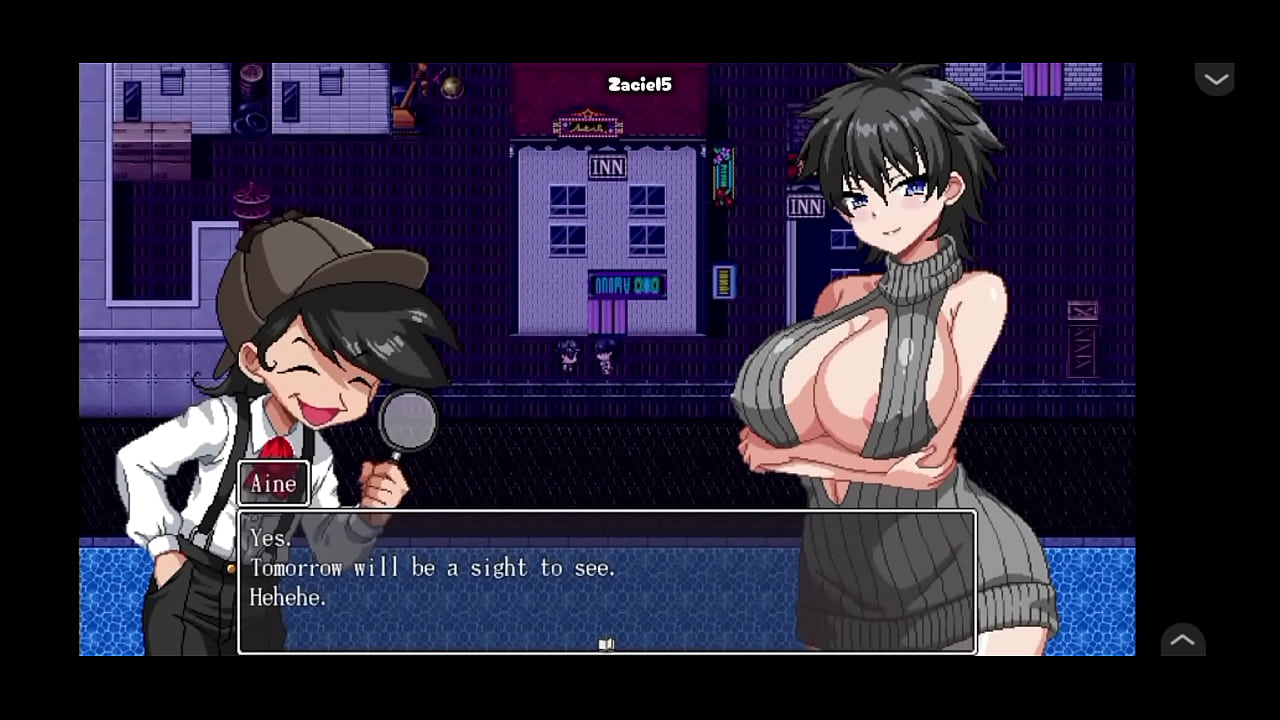Select the line 'Tomorrow will be a sight to see.'

tap(433, 568)
